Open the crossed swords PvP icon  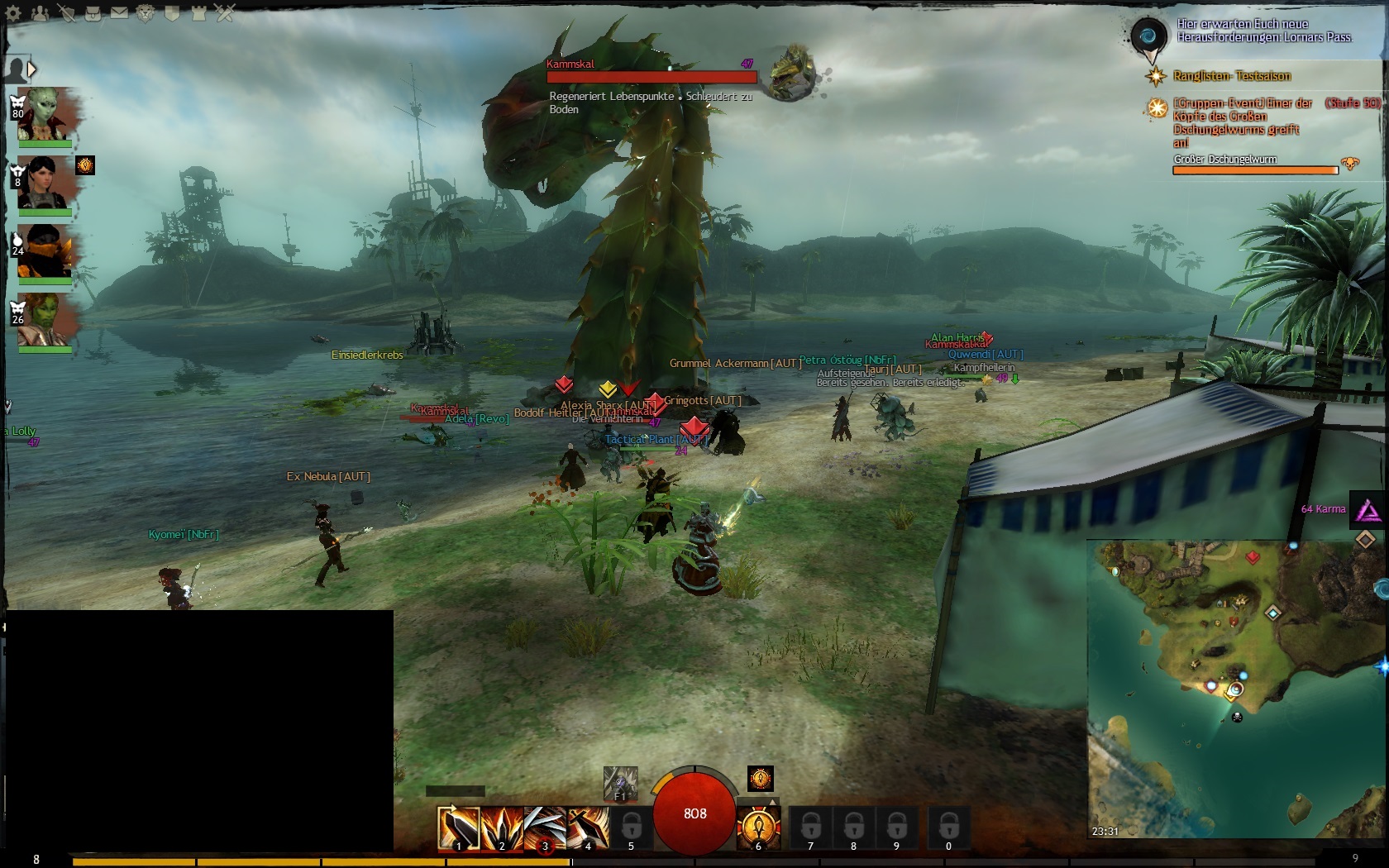(x=225, y=13)
